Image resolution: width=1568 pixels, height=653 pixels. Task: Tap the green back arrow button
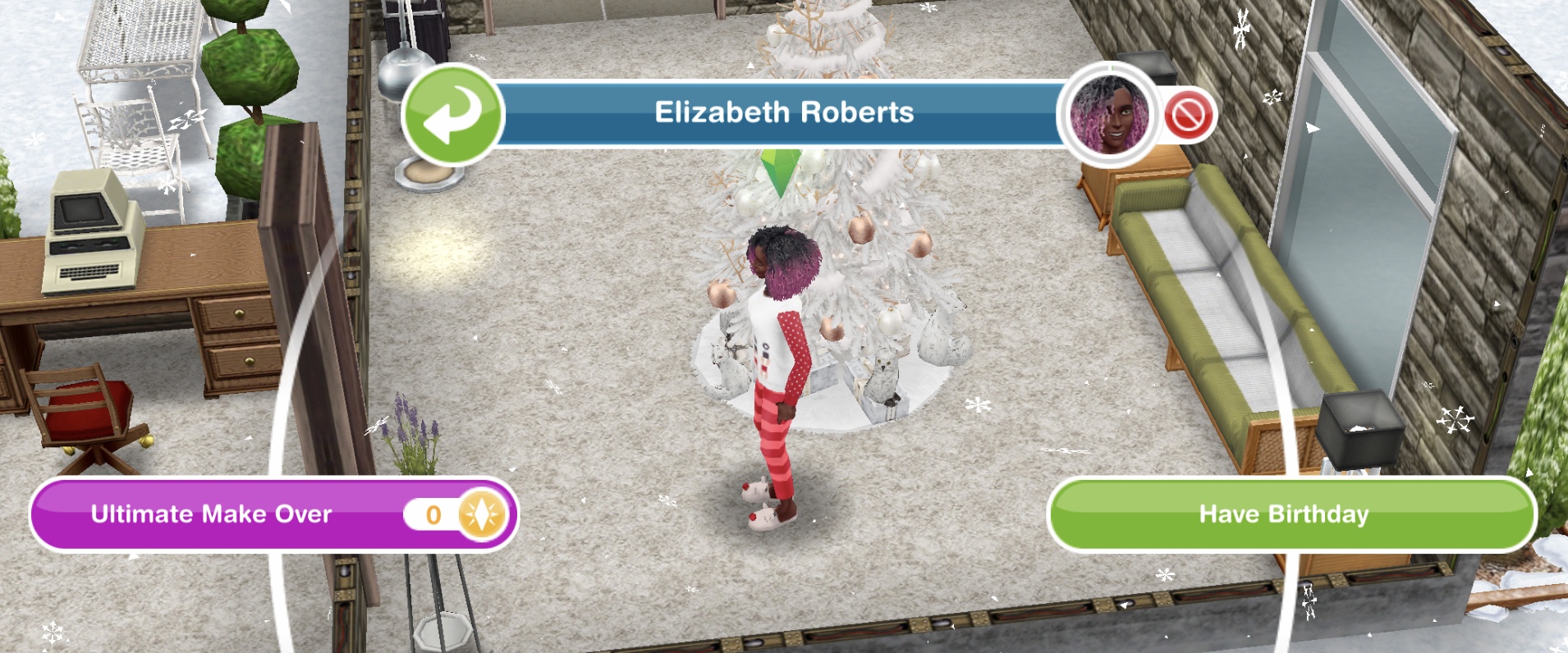(x=452, y=115)
